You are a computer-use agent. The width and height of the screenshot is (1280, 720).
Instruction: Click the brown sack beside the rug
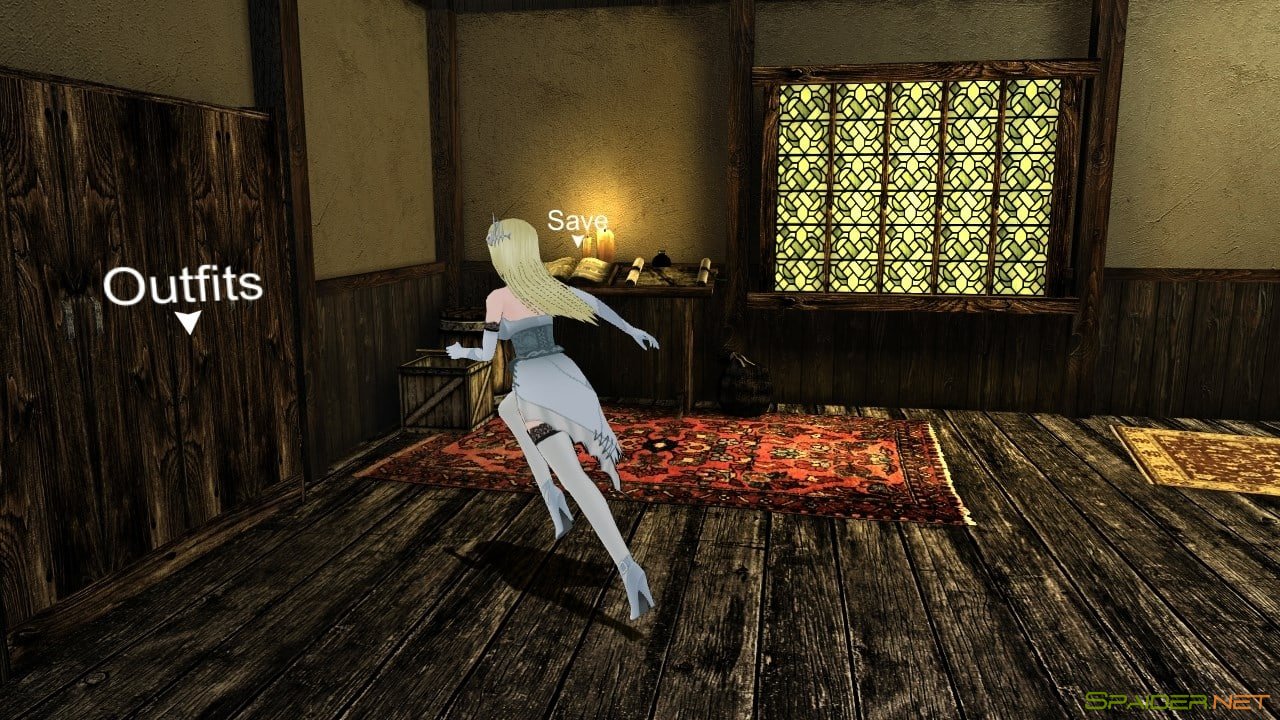(x=740, y=383)
